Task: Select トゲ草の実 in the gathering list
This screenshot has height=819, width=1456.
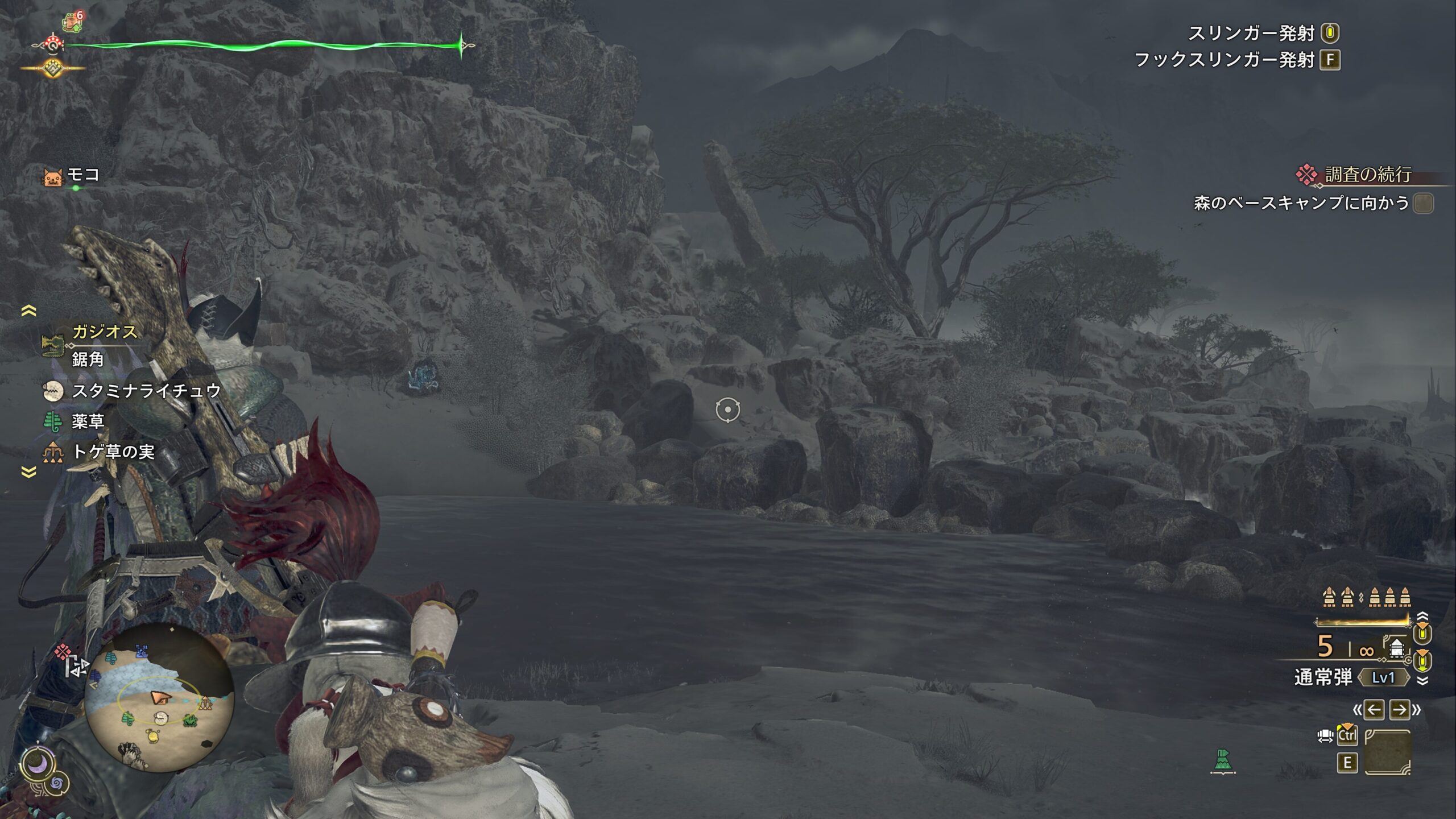Action: (x=113, y=452)
